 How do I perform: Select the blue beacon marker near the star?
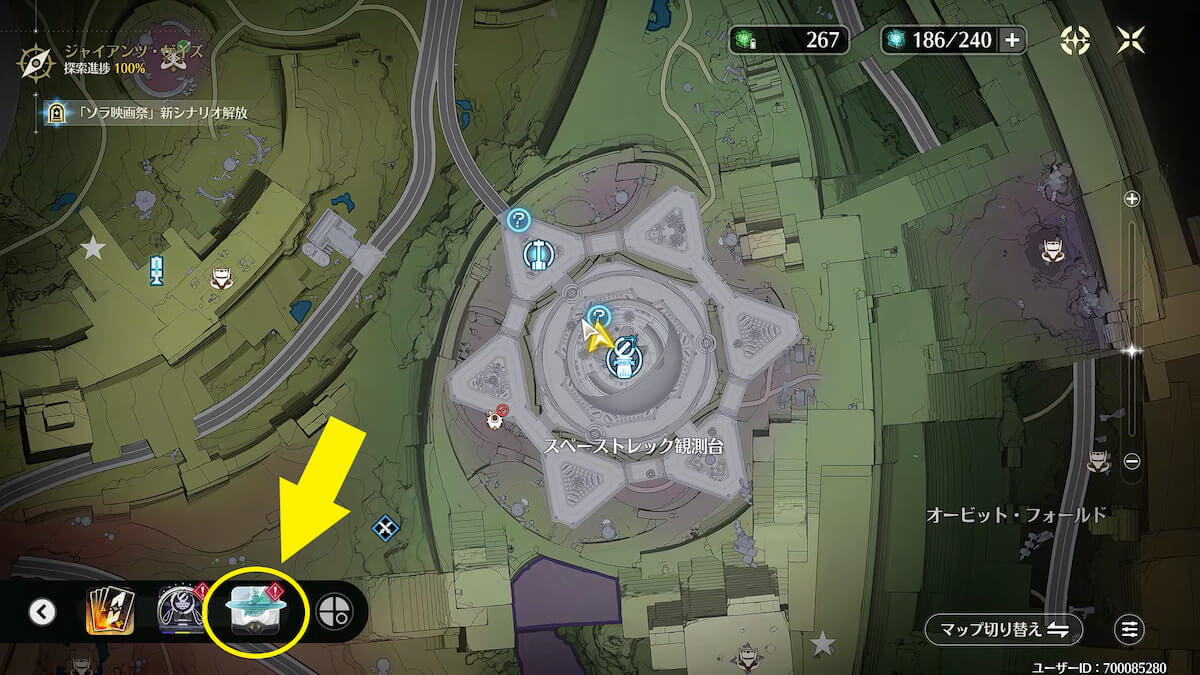click(x=156, y=270)
